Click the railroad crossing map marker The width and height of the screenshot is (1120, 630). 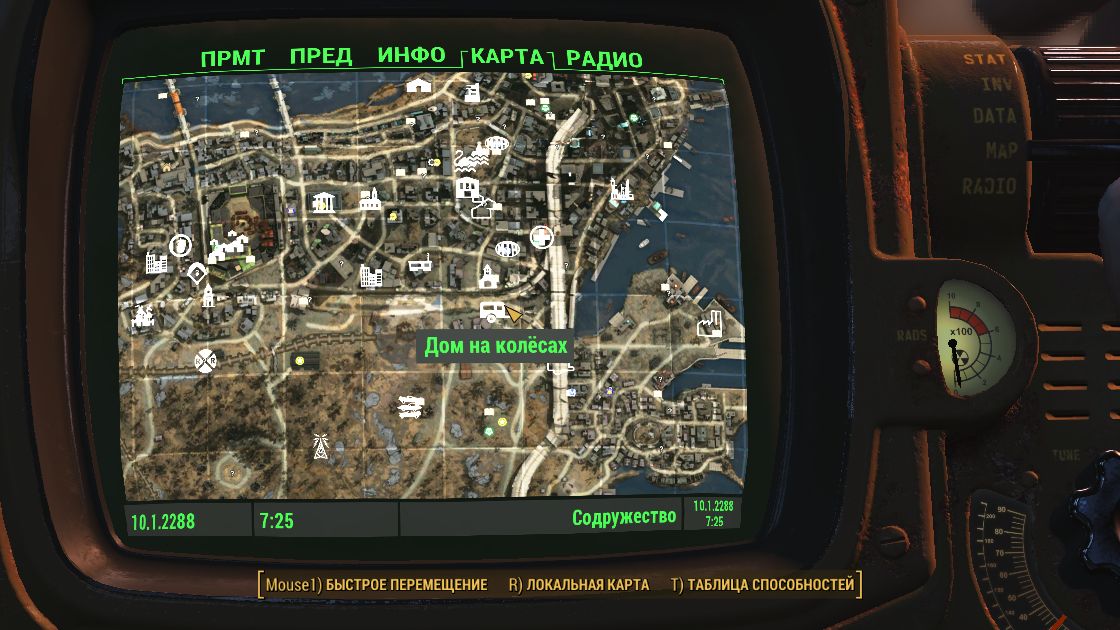(x=207, y=358)
